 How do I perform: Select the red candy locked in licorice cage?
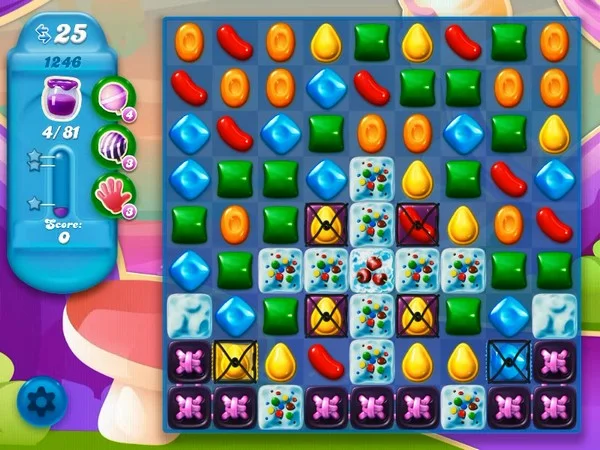(417, 223)
